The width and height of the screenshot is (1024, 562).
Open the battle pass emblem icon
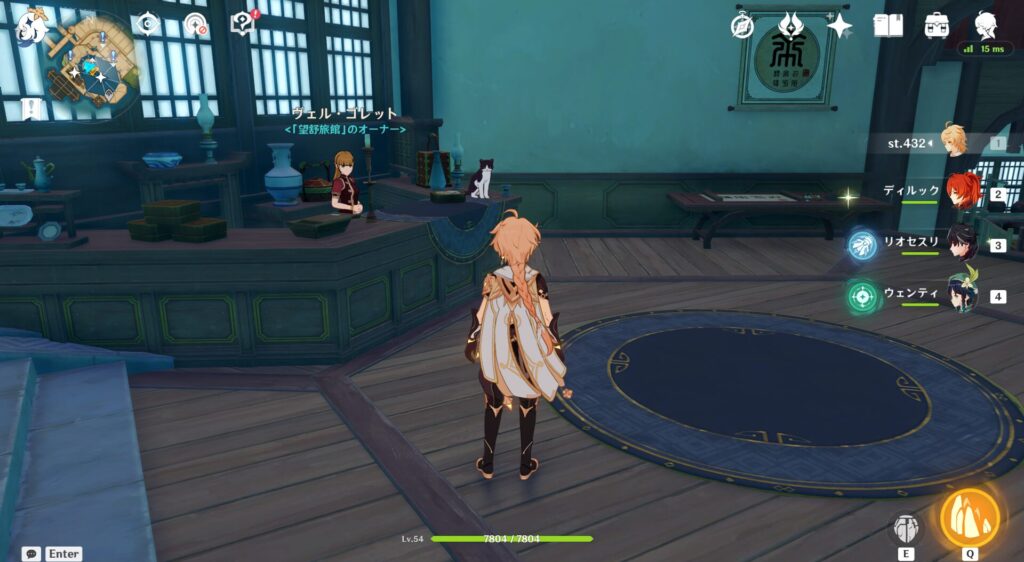[x=791, y=24]
